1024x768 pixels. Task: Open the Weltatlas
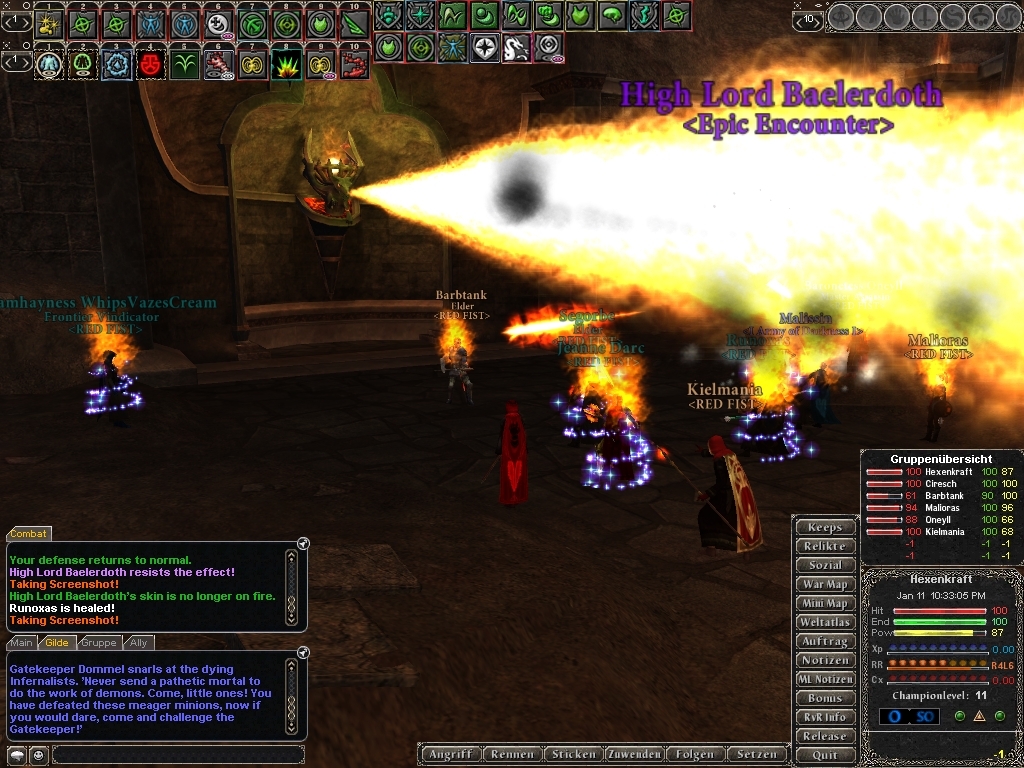[825, 622]
